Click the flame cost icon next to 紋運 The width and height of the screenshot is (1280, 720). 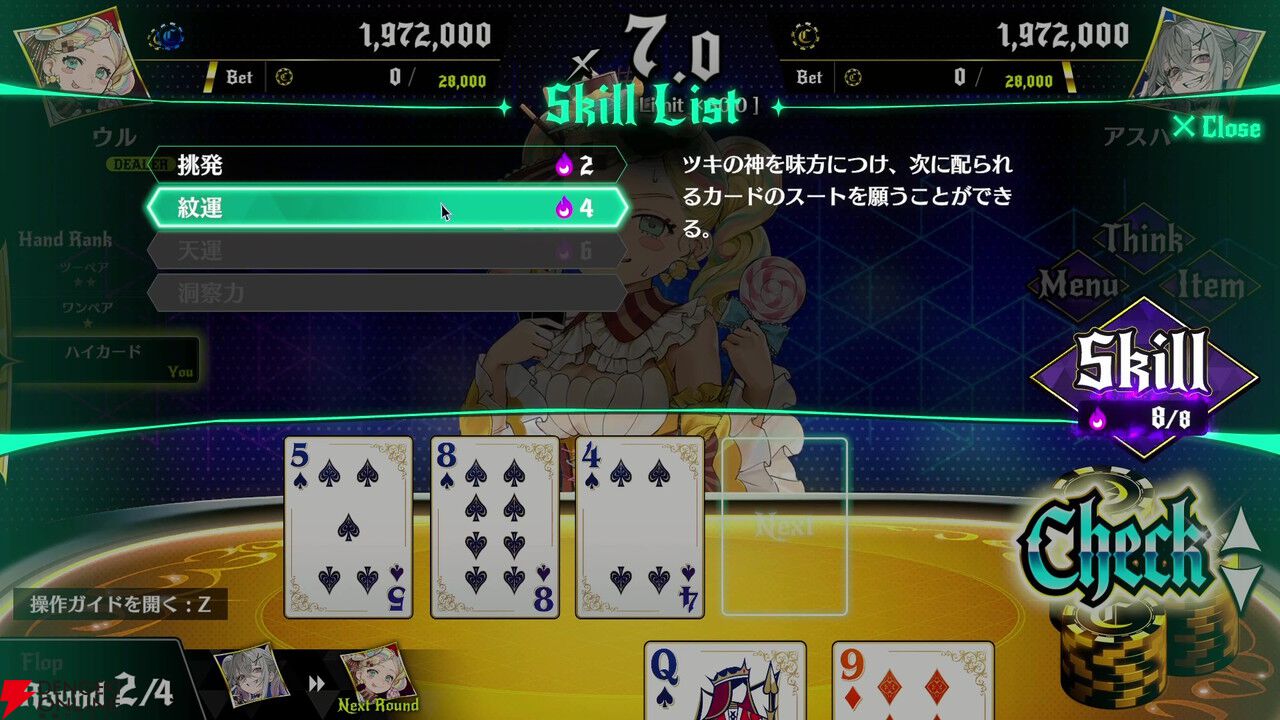(564, 206)
